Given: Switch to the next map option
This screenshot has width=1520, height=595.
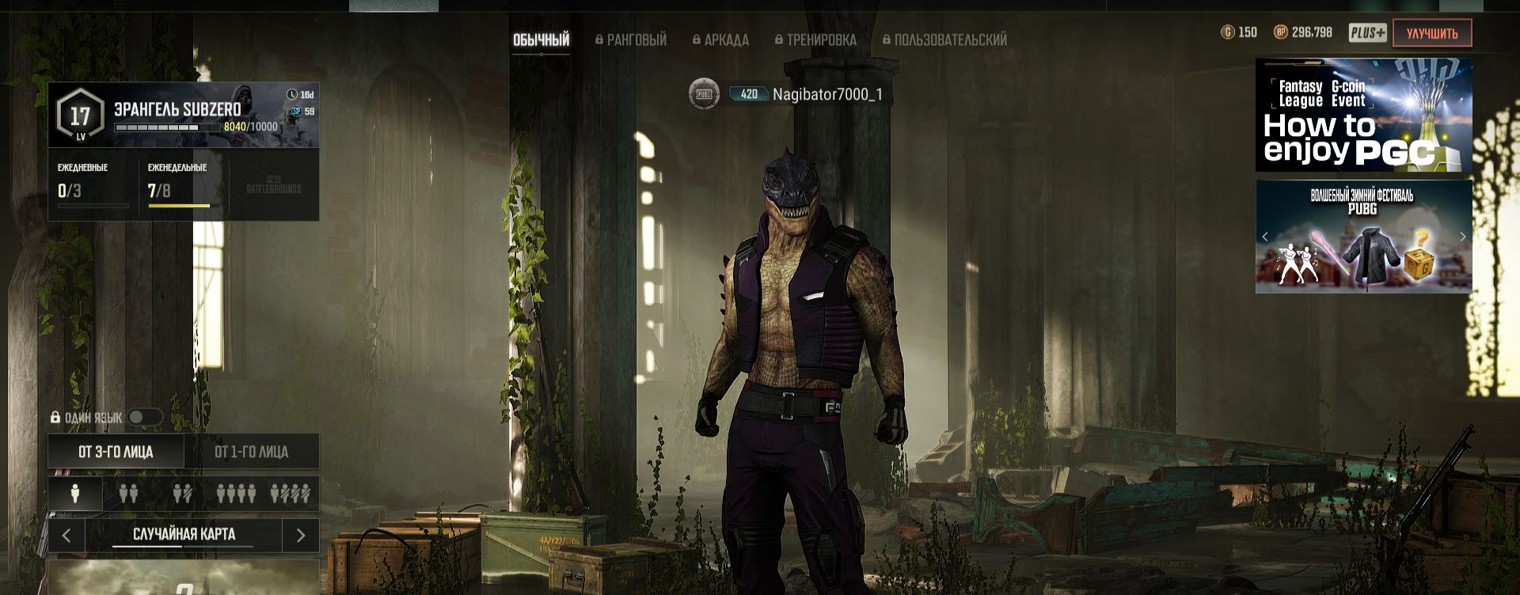Looking at the screenshot, I should (300, 535).
